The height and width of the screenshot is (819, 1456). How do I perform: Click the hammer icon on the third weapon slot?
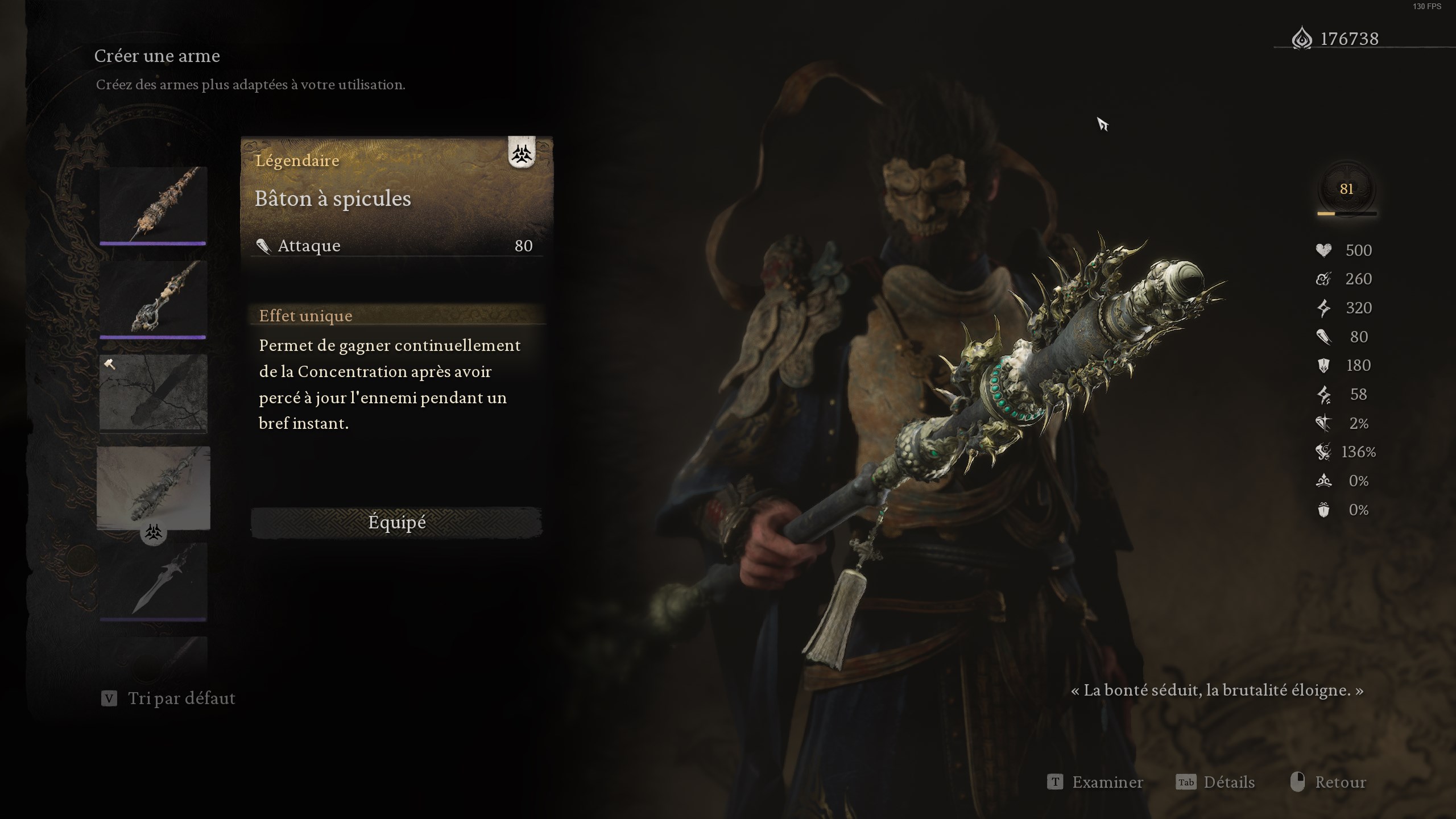pyautogui.click(x=110, y=365)
